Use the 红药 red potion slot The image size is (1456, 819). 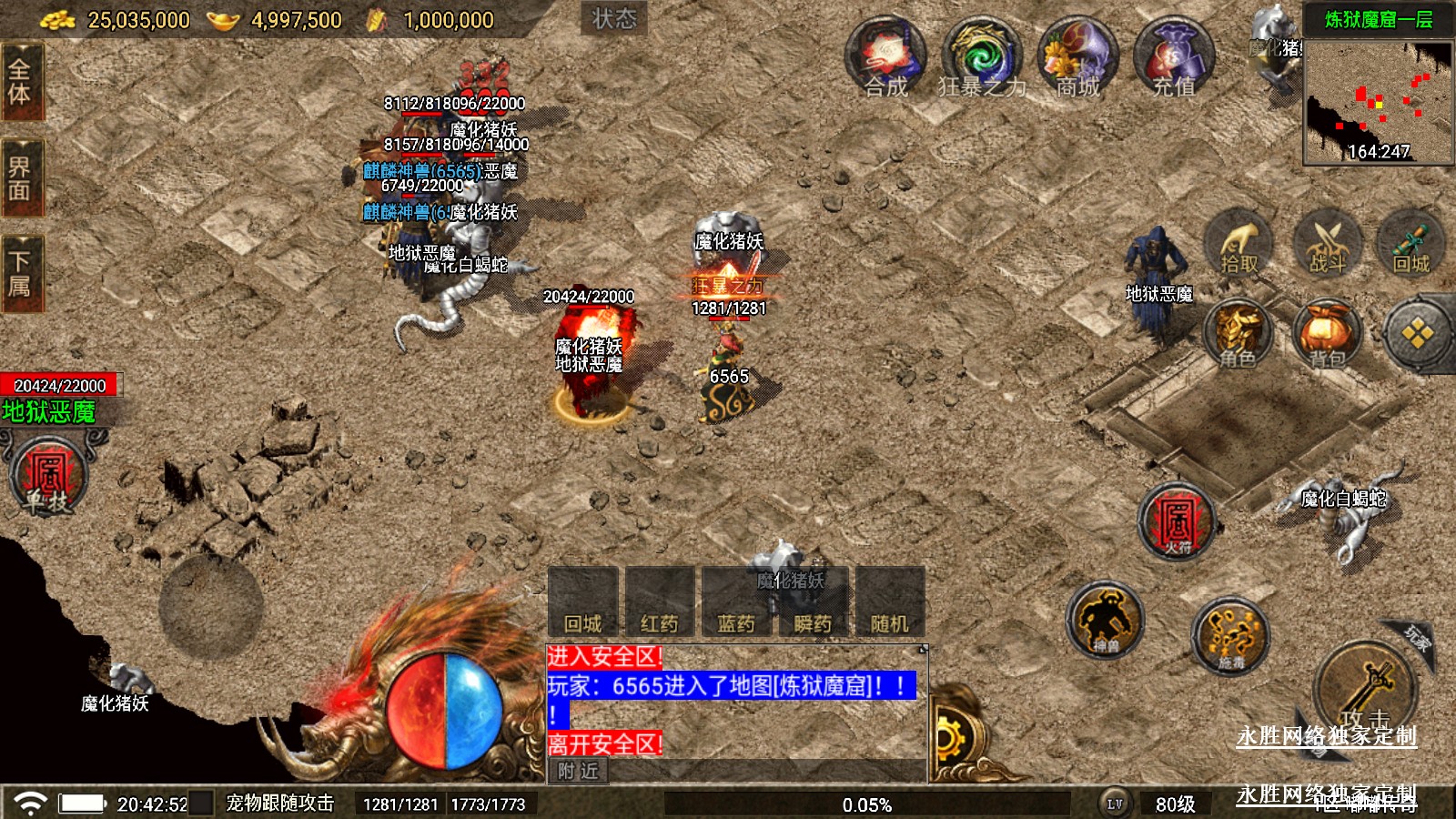660,602
